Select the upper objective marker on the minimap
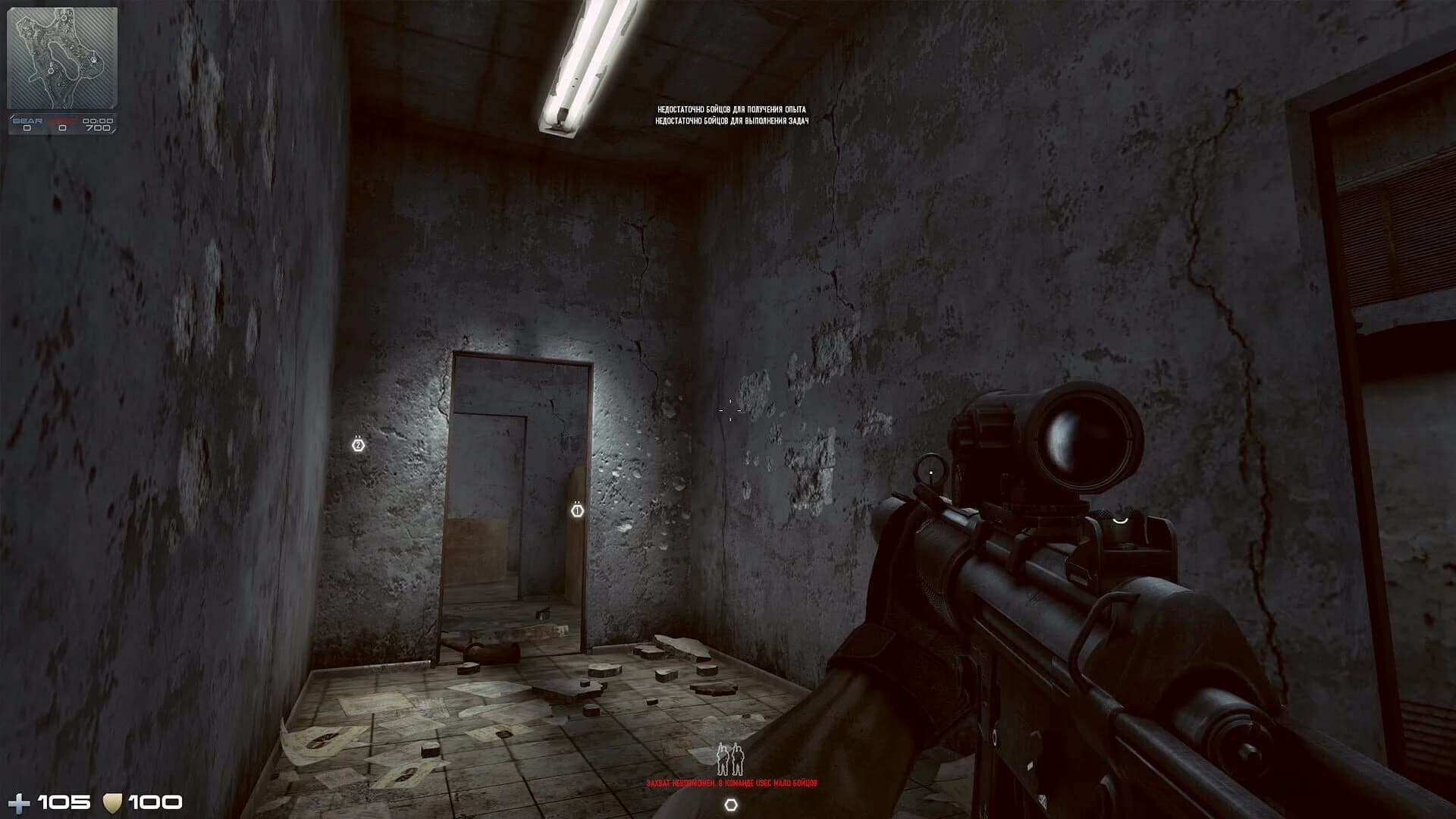 click(x=64, y=17)
